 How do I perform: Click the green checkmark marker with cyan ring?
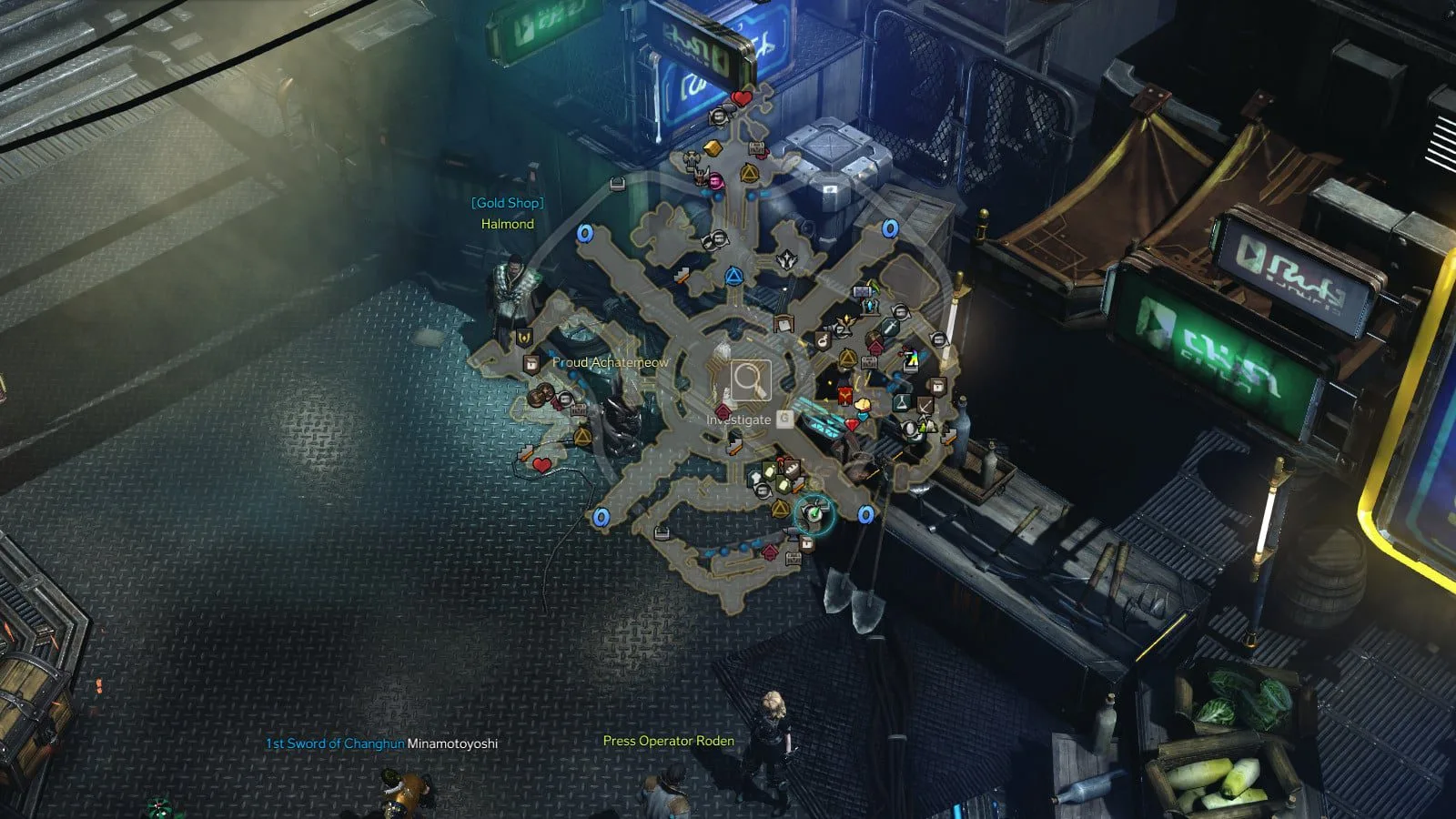click(815, 514)
